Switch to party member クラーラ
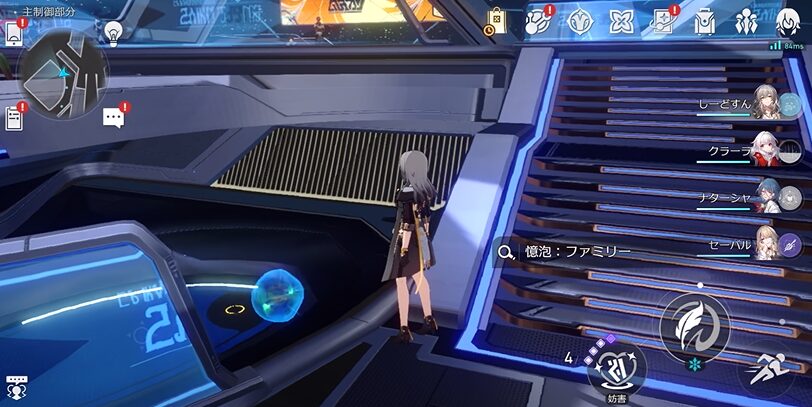The height and width of the screenshot is (407, 812). [x=765, y=149]
